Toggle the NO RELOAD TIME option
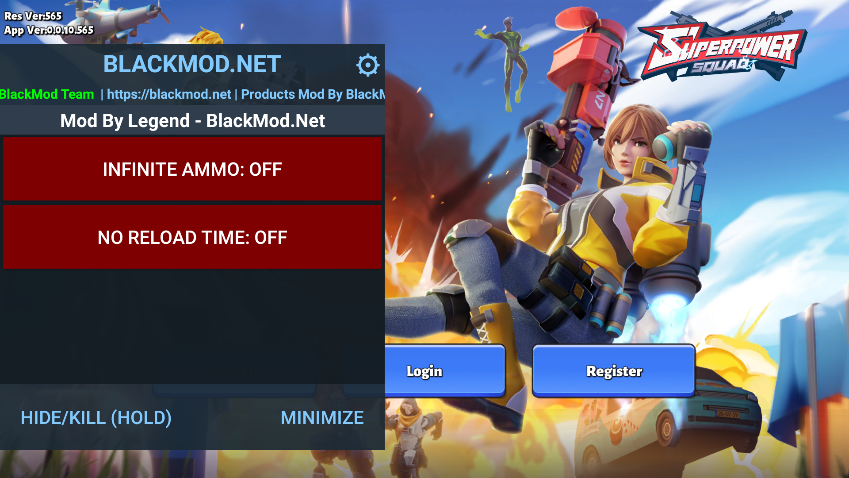This screenshot has width=849, height=478. 192,238
